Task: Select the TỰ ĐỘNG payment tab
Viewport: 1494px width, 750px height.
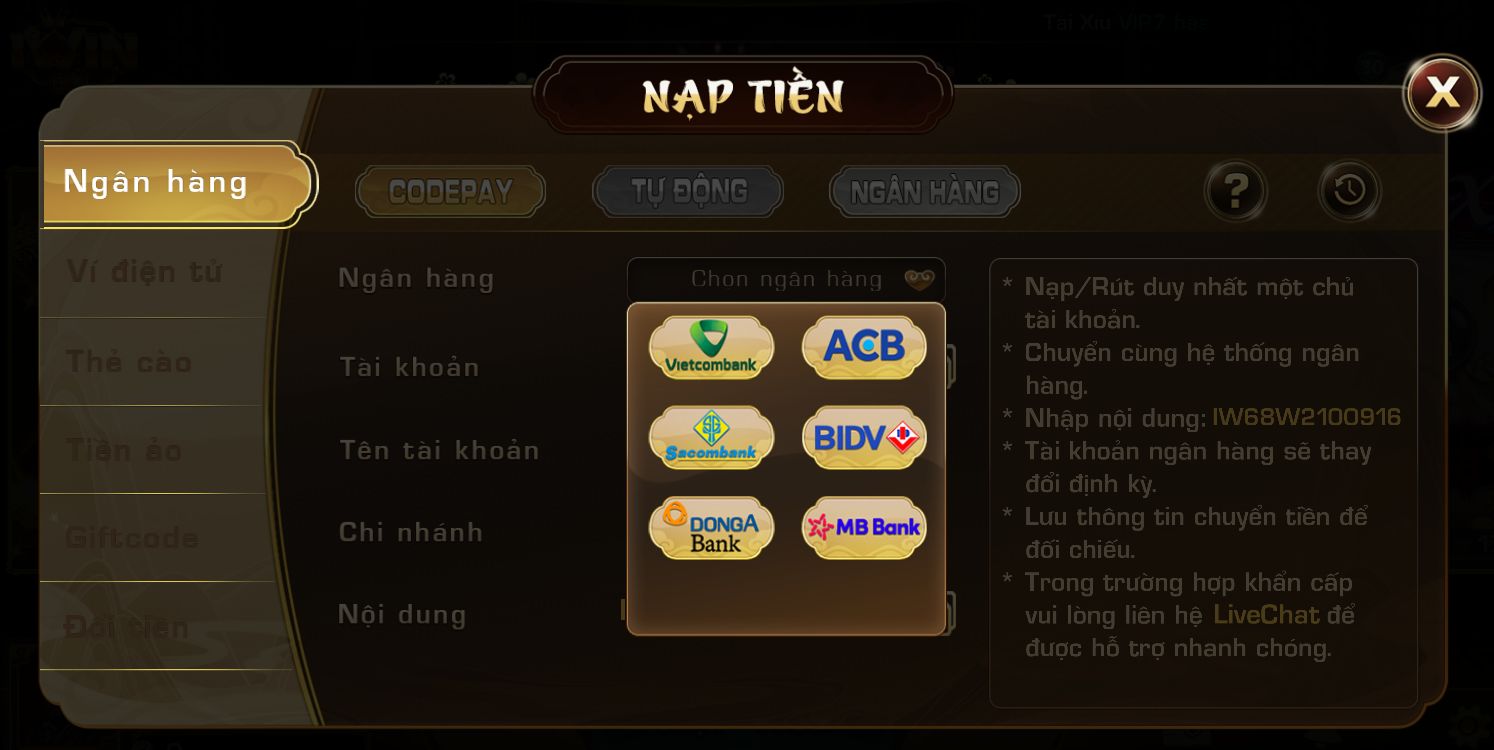Action: click(x=687, y=190)
